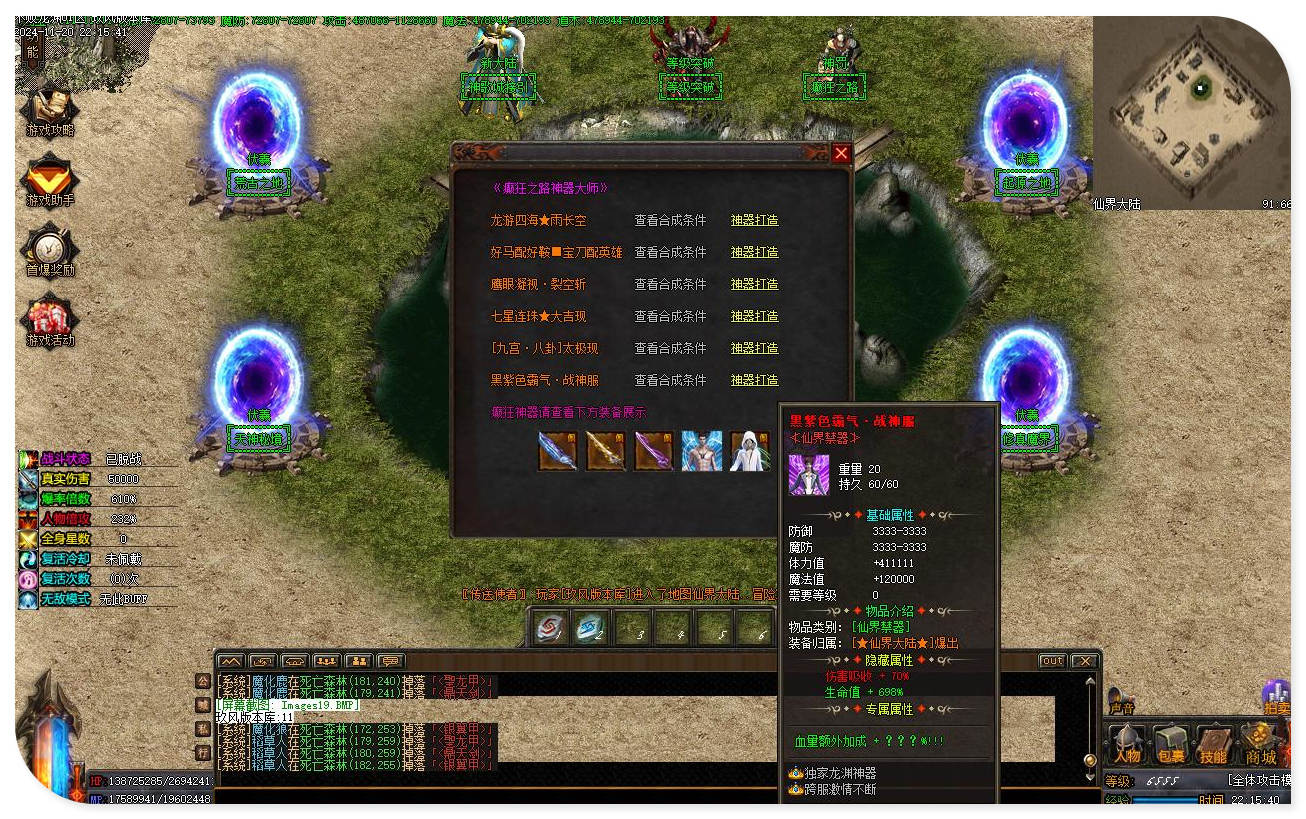
Task: Select the blue crystal sword equipment icon
Action: [x=557, y=451]
